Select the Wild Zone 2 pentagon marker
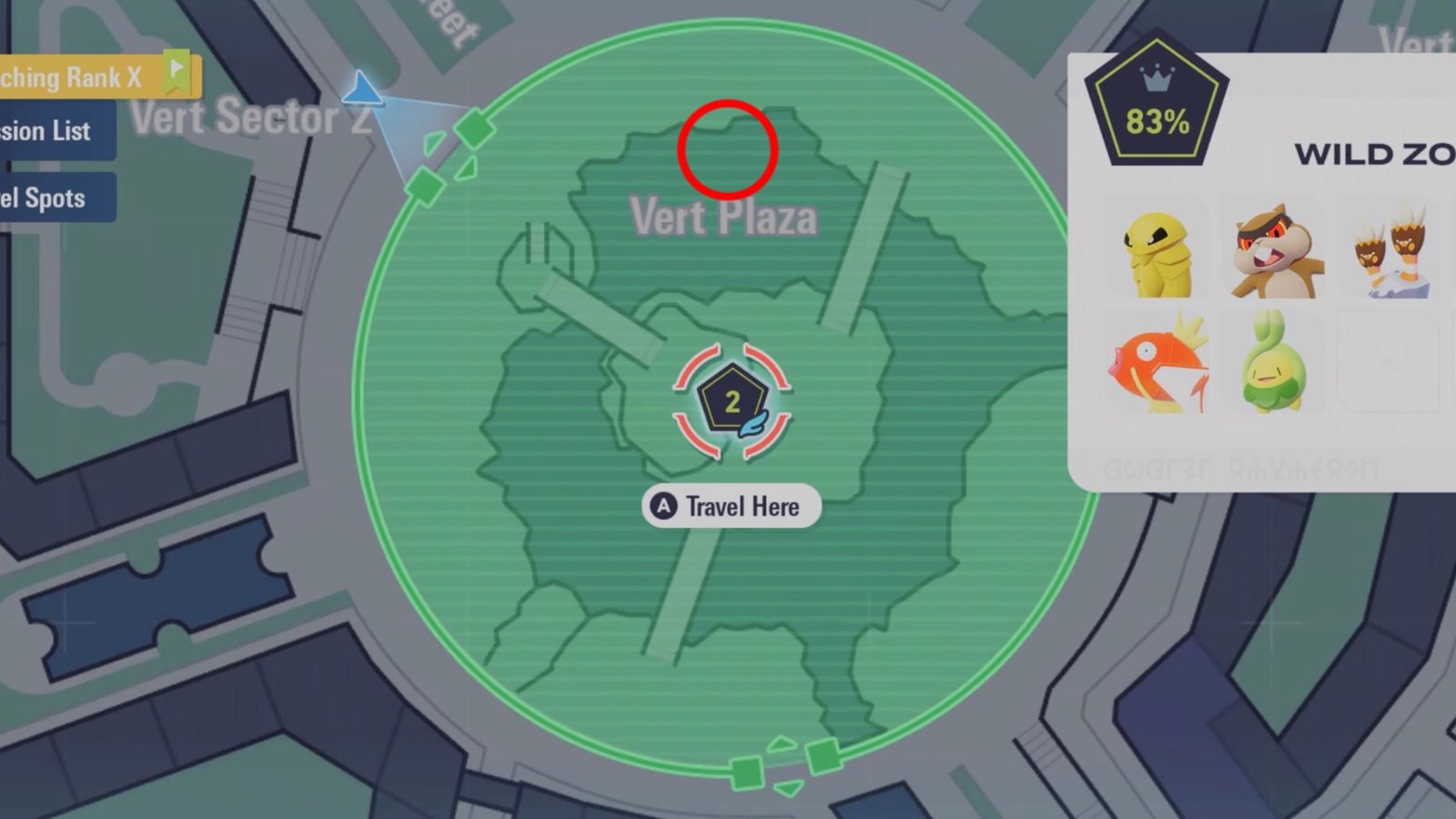This screenshot has height=819, width=1456. pos(731,399)
